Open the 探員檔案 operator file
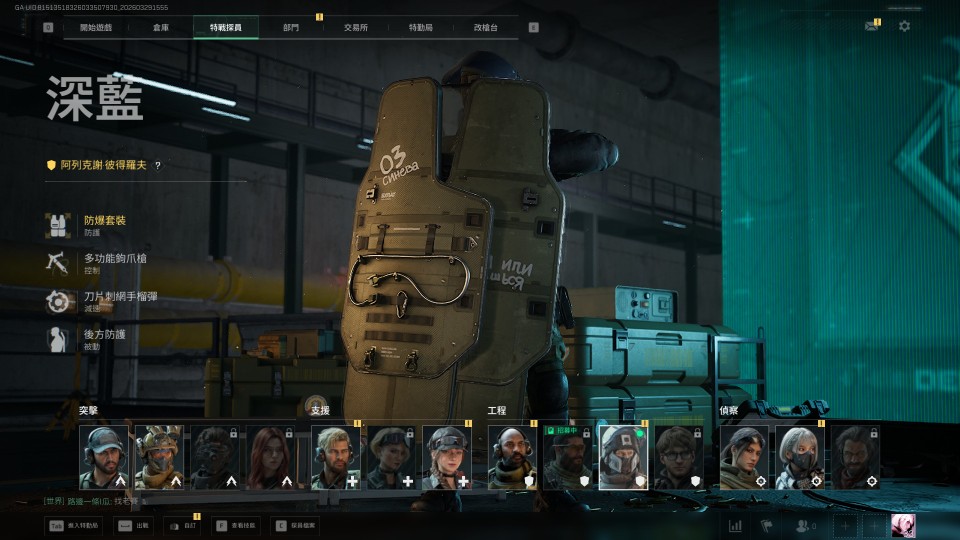This screenshot has height=540, width=960. click(x=295, y=525)
